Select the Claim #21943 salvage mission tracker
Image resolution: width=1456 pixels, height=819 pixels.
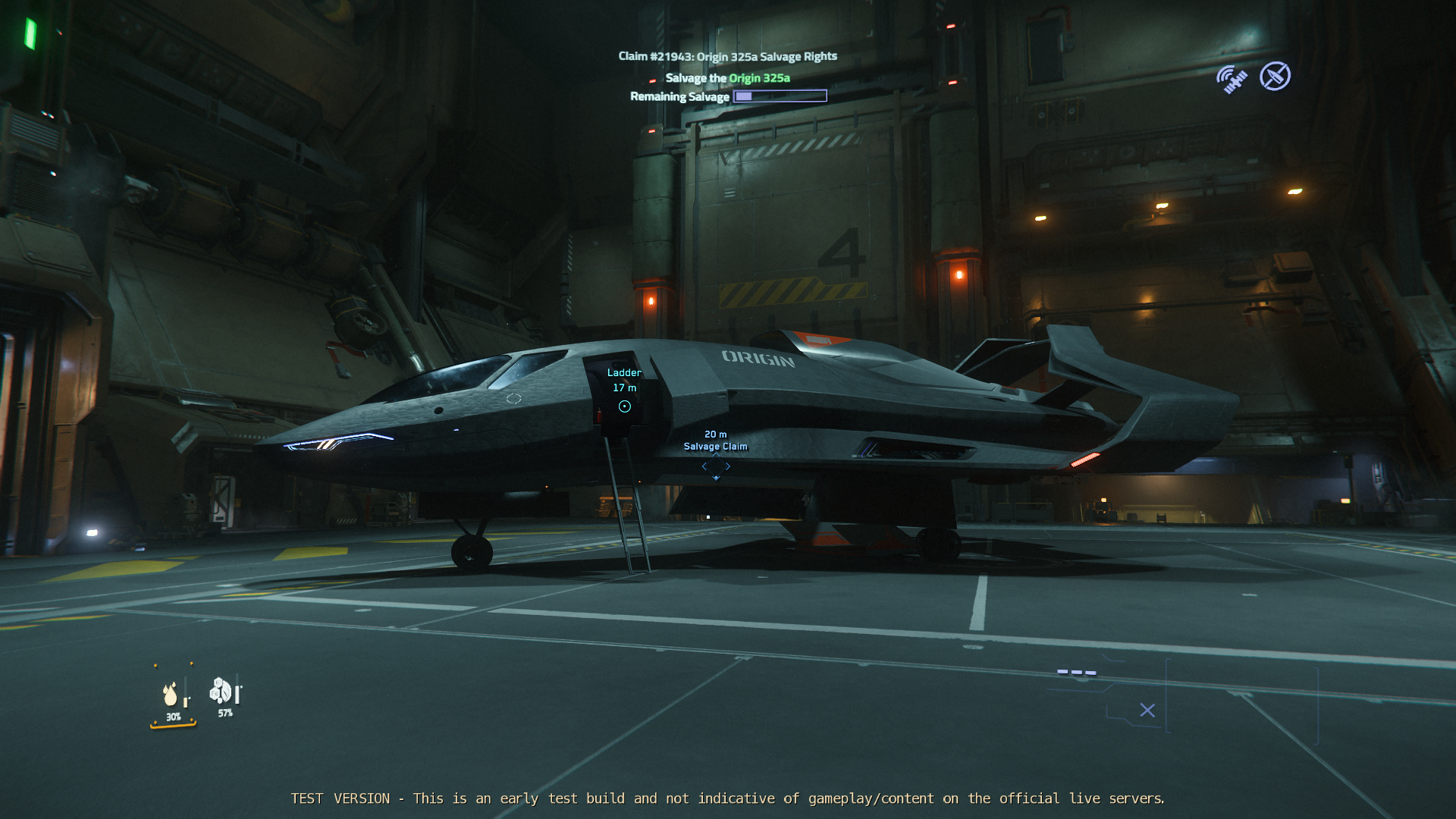coord(727,56)
